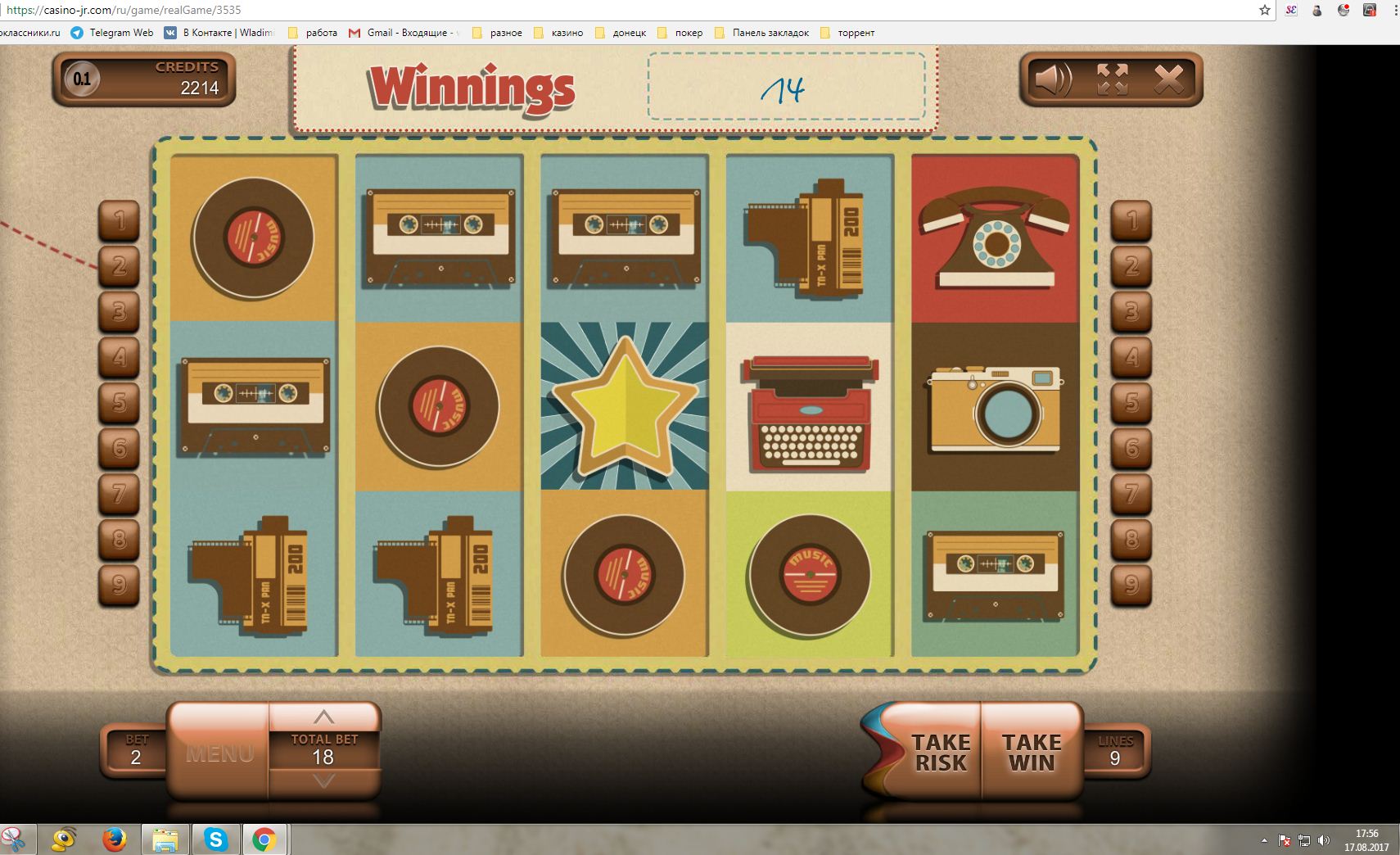Increase total bet with up arrow

click(x=324, y=717)
